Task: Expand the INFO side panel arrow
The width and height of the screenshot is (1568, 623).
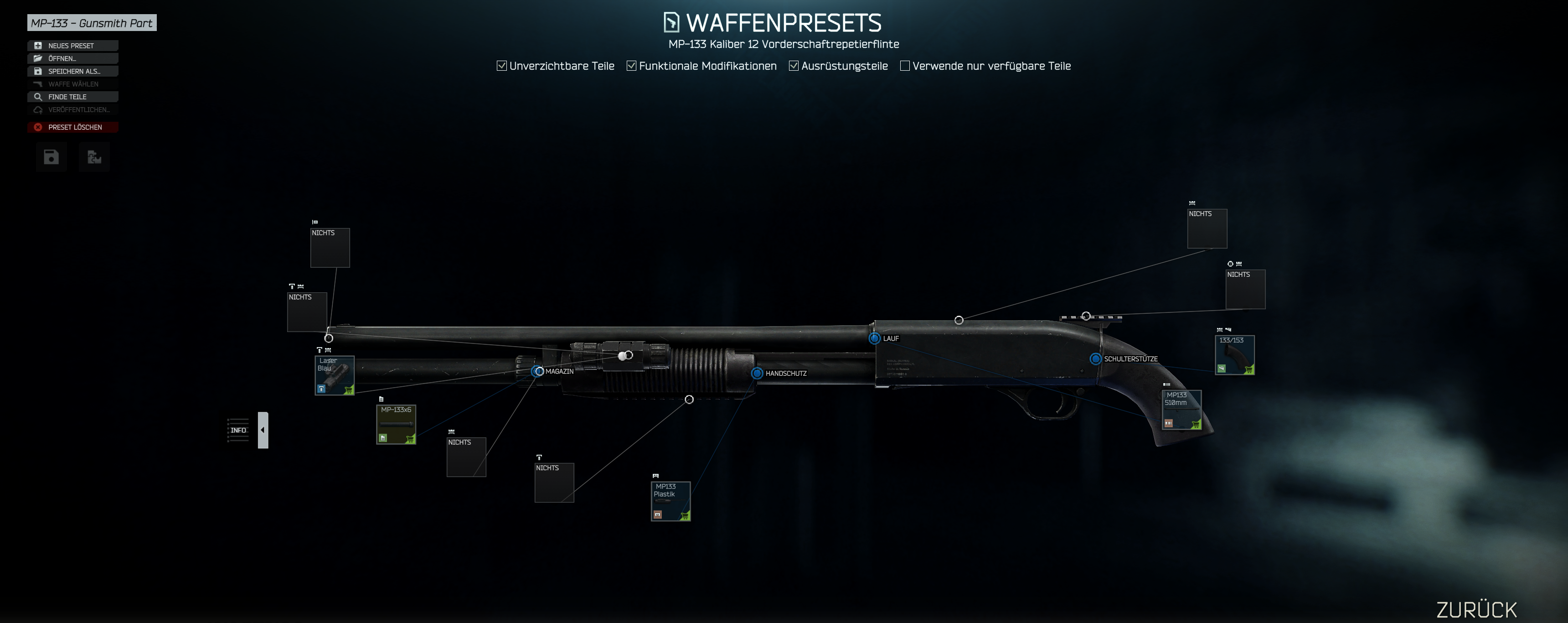Action: (x=263, y=430)
